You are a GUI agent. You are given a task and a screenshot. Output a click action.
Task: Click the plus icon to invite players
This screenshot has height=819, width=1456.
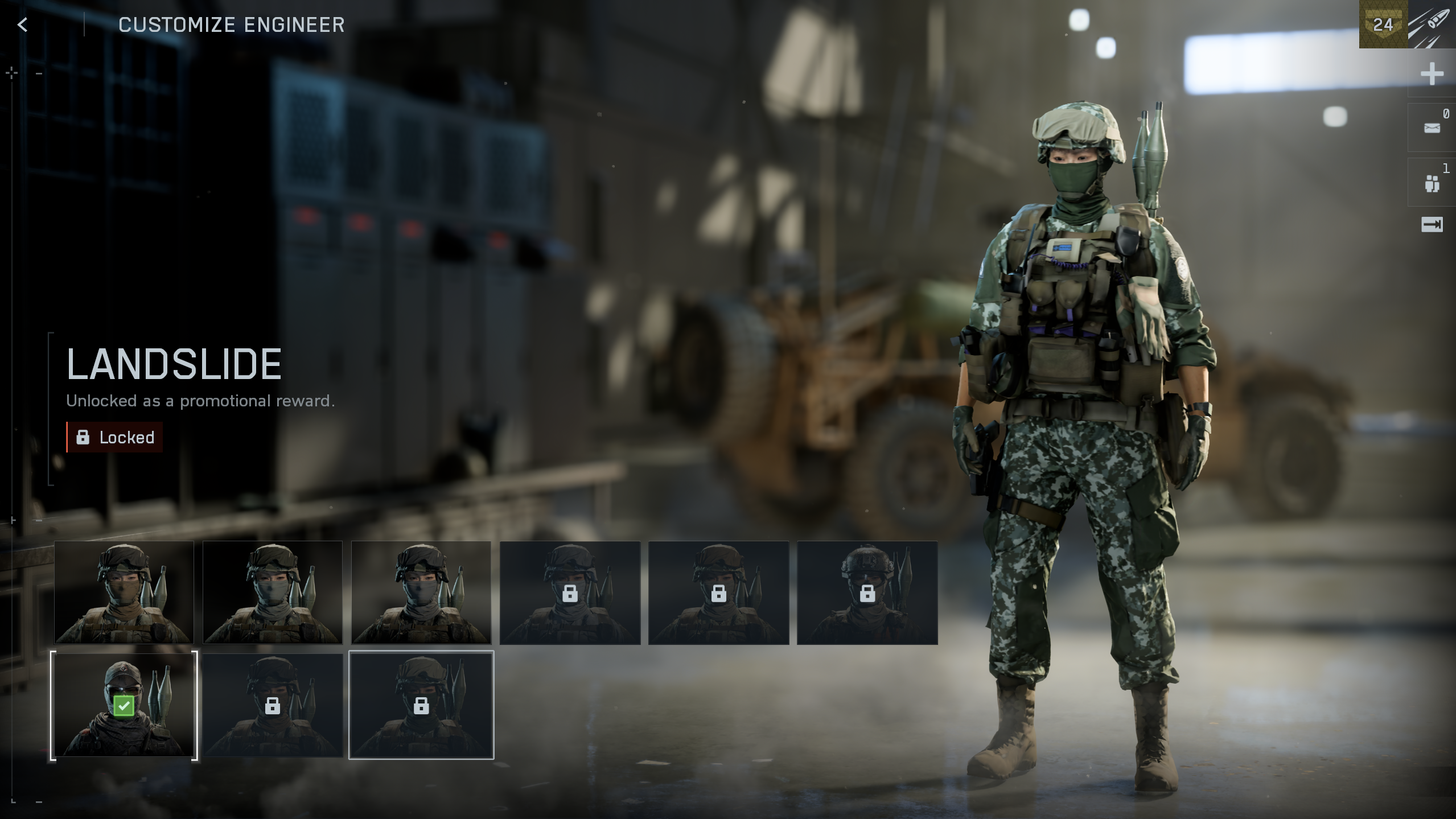pos(1432,74)
